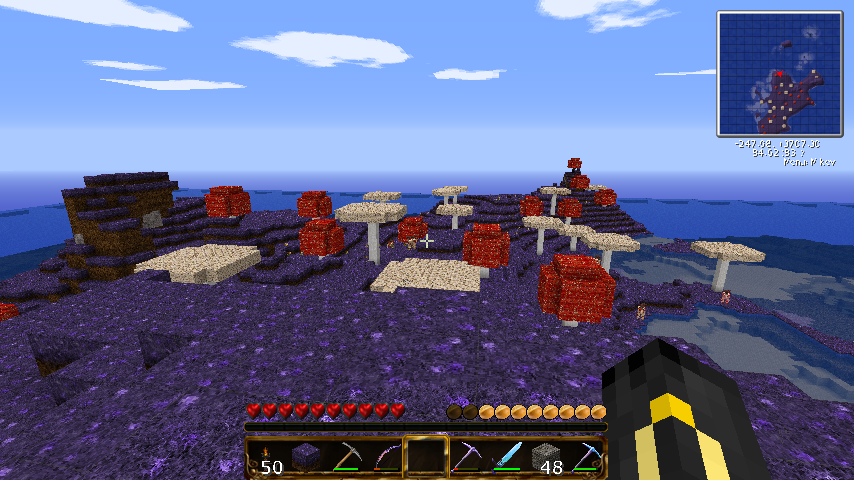The image size is (854, 480).
Task: Select the mycelium block hotbar slot
Action: (308, 458)
